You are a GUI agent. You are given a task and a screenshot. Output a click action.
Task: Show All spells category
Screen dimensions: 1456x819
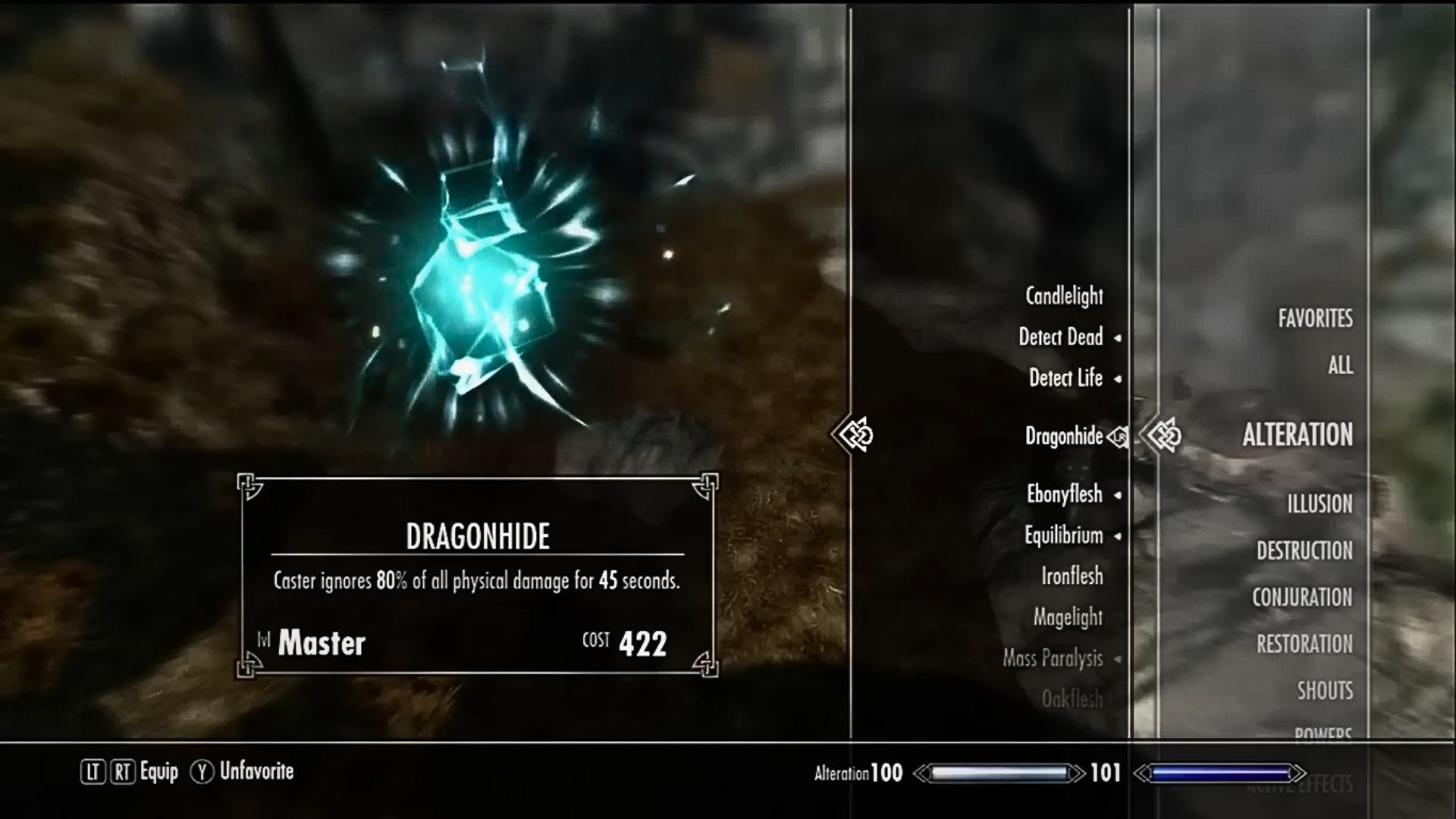tap(1340, 366)
